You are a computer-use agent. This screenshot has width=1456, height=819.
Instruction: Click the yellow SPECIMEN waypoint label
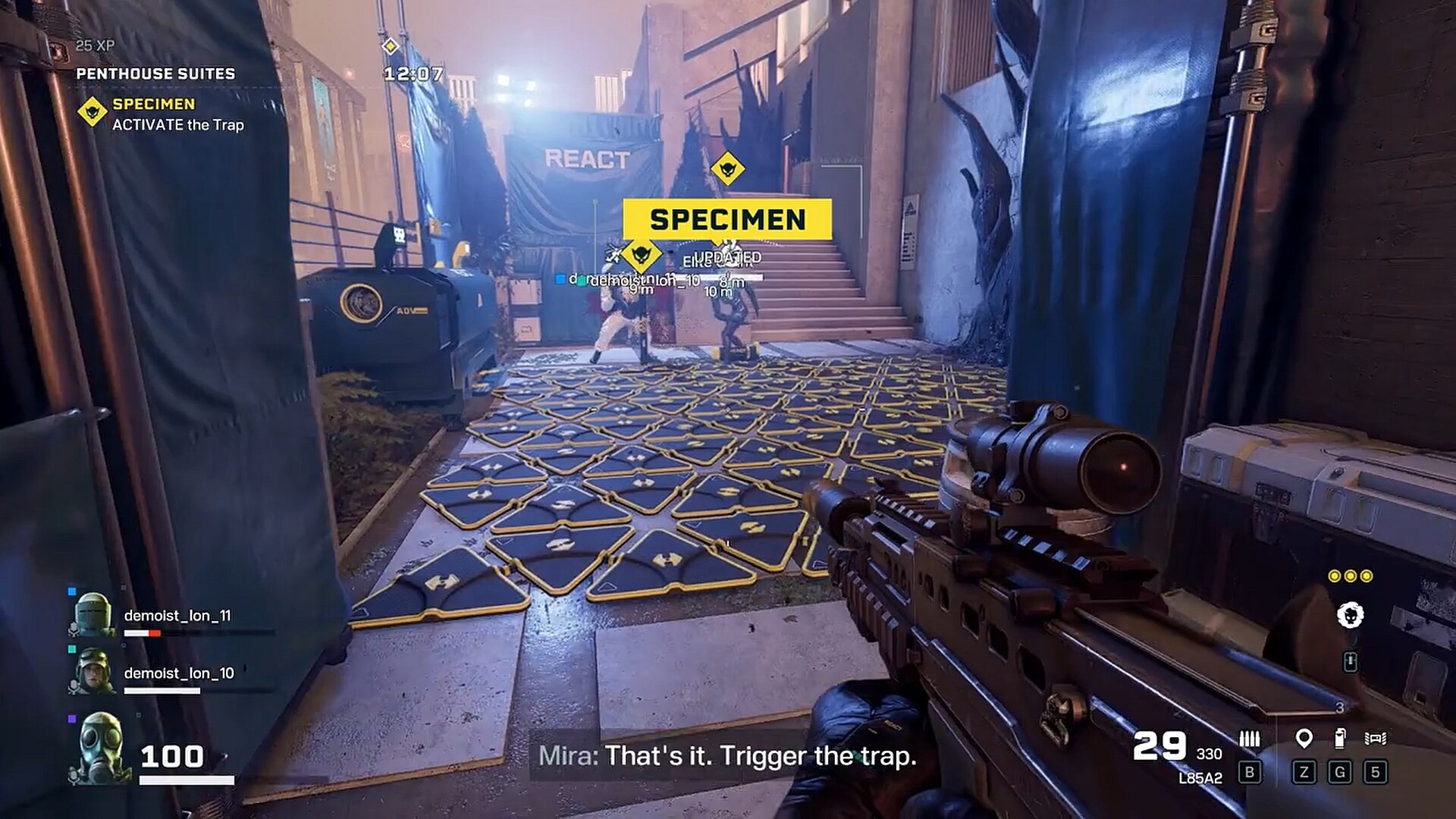(x=726, y=219)
